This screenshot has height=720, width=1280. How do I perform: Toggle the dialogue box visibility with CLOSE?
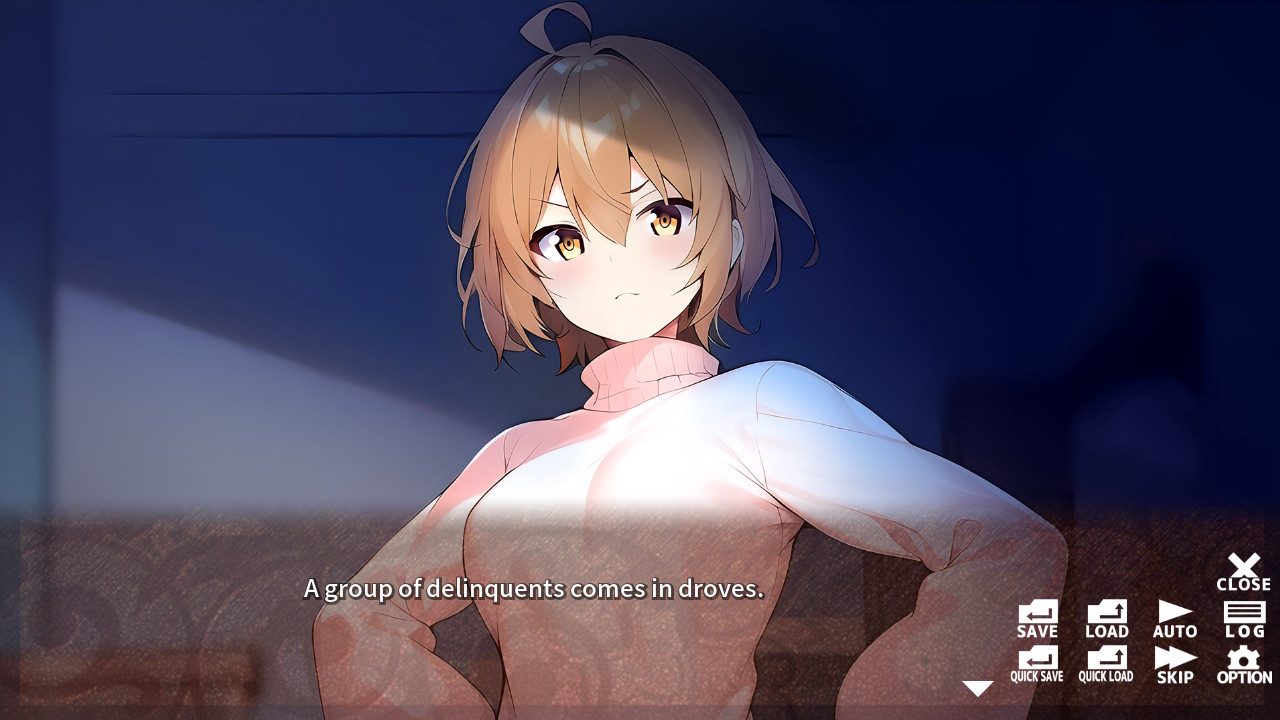(1243, 568)
